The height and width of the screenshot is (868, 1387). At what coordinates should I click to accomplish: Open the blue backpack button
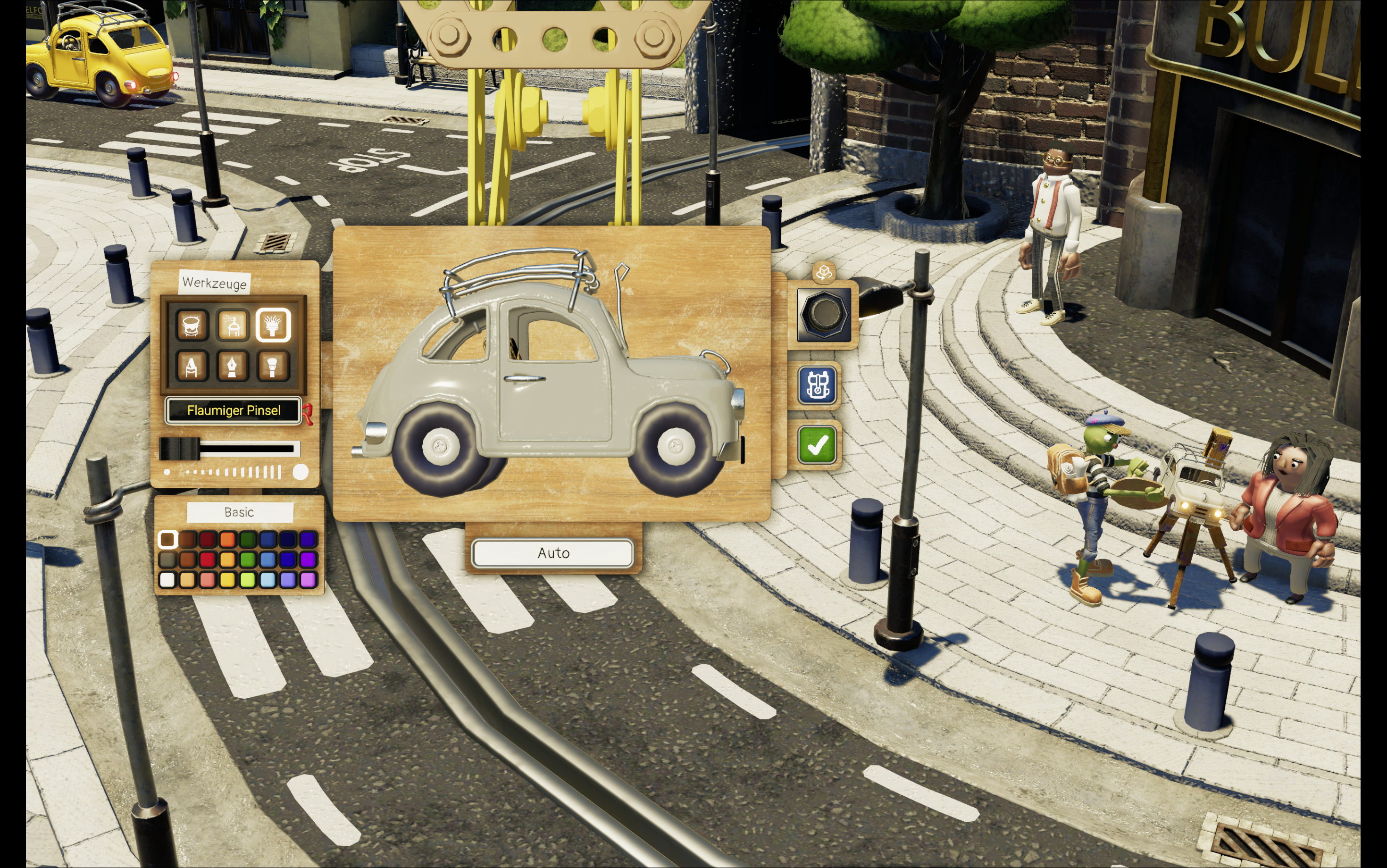817,385
